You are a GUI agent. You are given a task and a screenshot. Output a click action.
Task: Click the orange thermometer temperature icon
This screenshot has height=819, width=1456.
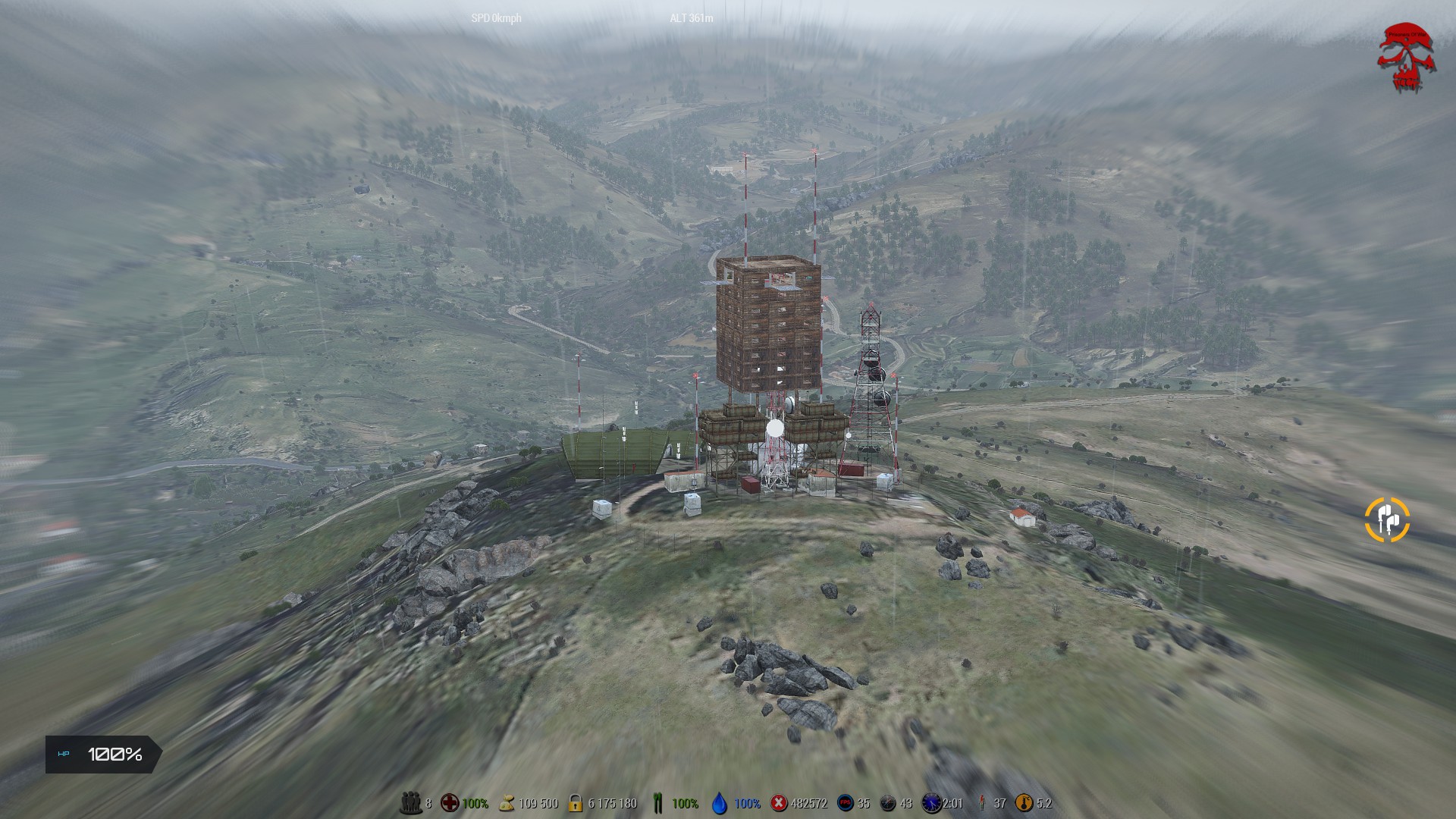coord(1024,803)
